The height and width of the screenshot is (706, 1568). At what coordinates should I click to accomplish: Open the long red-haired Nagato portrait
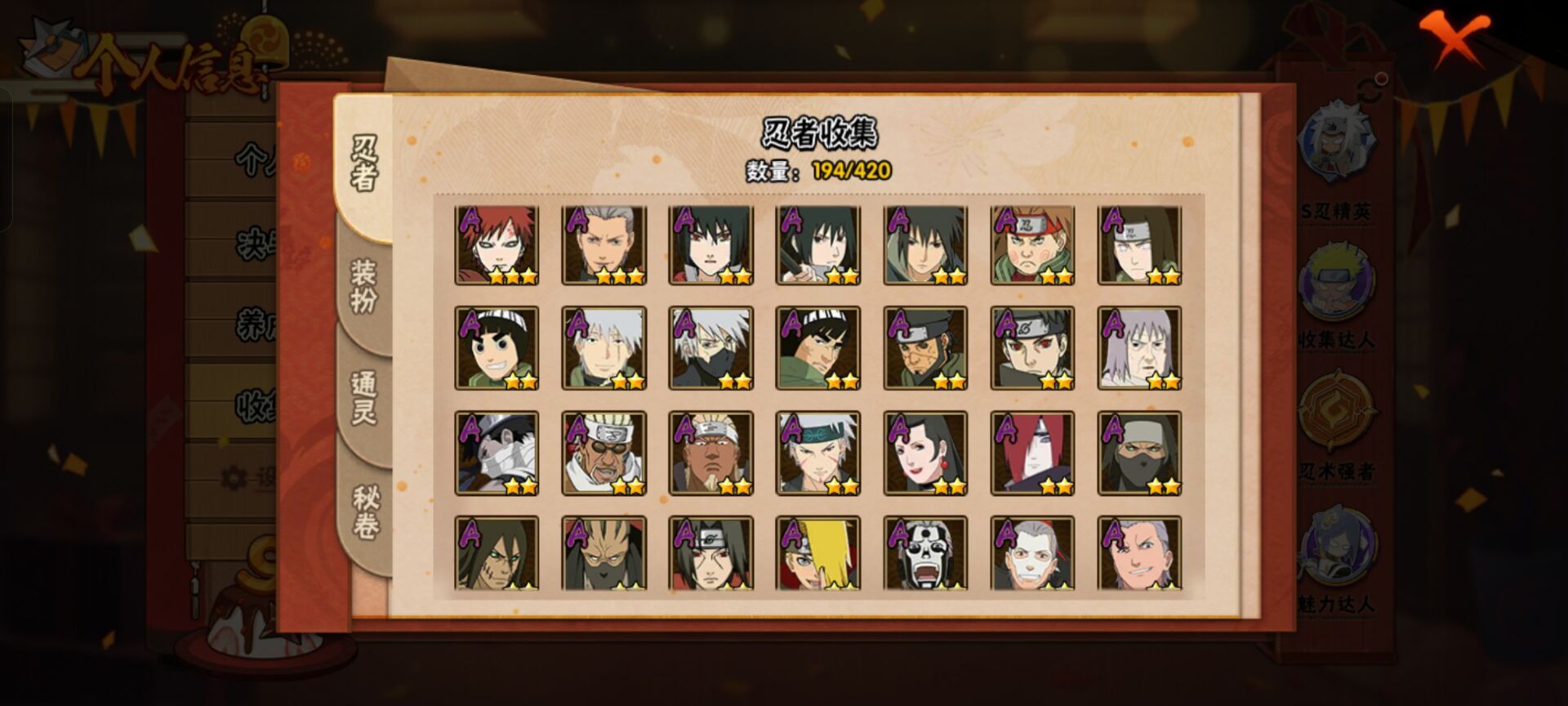pos(1032,454)
